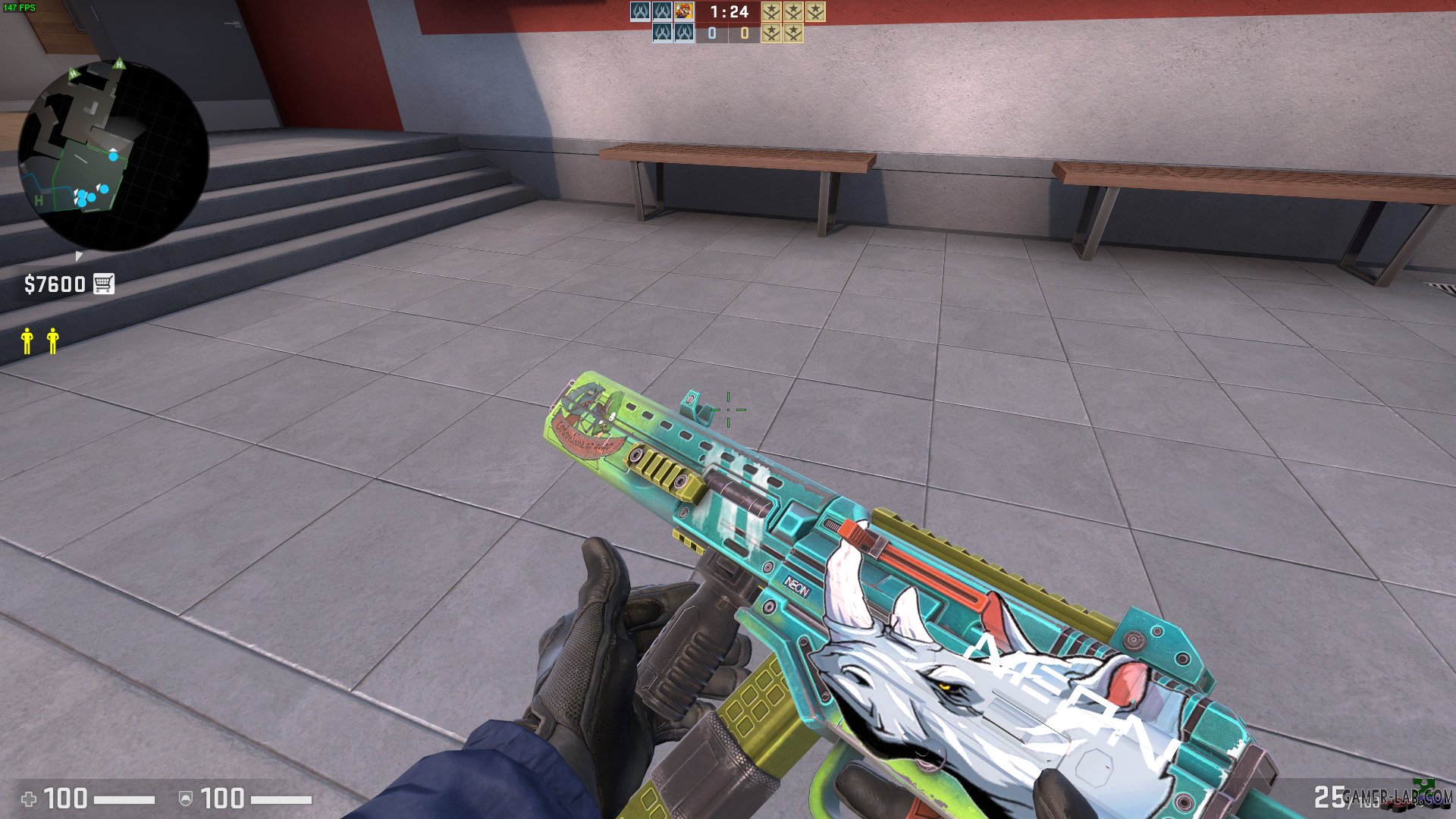Image resolution: width=1456 pixels, height=819 pixels.
Task: Select the second yellow alive-player figure
Action: point(52,341)
